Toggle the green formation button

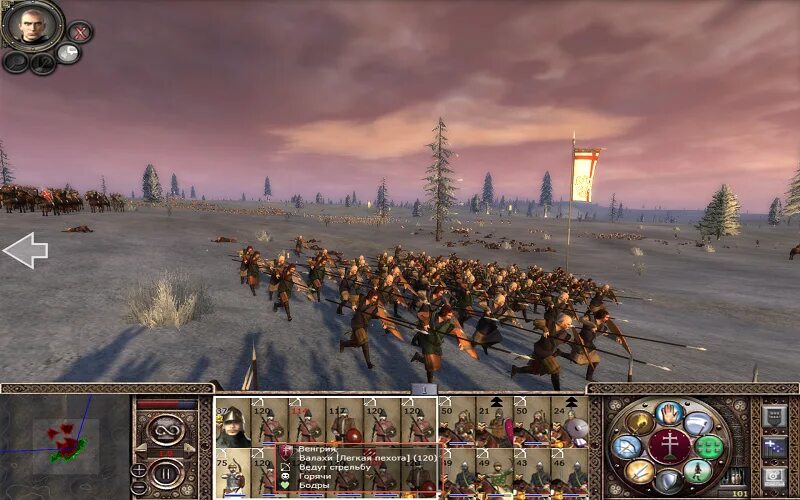coord(710,447)
